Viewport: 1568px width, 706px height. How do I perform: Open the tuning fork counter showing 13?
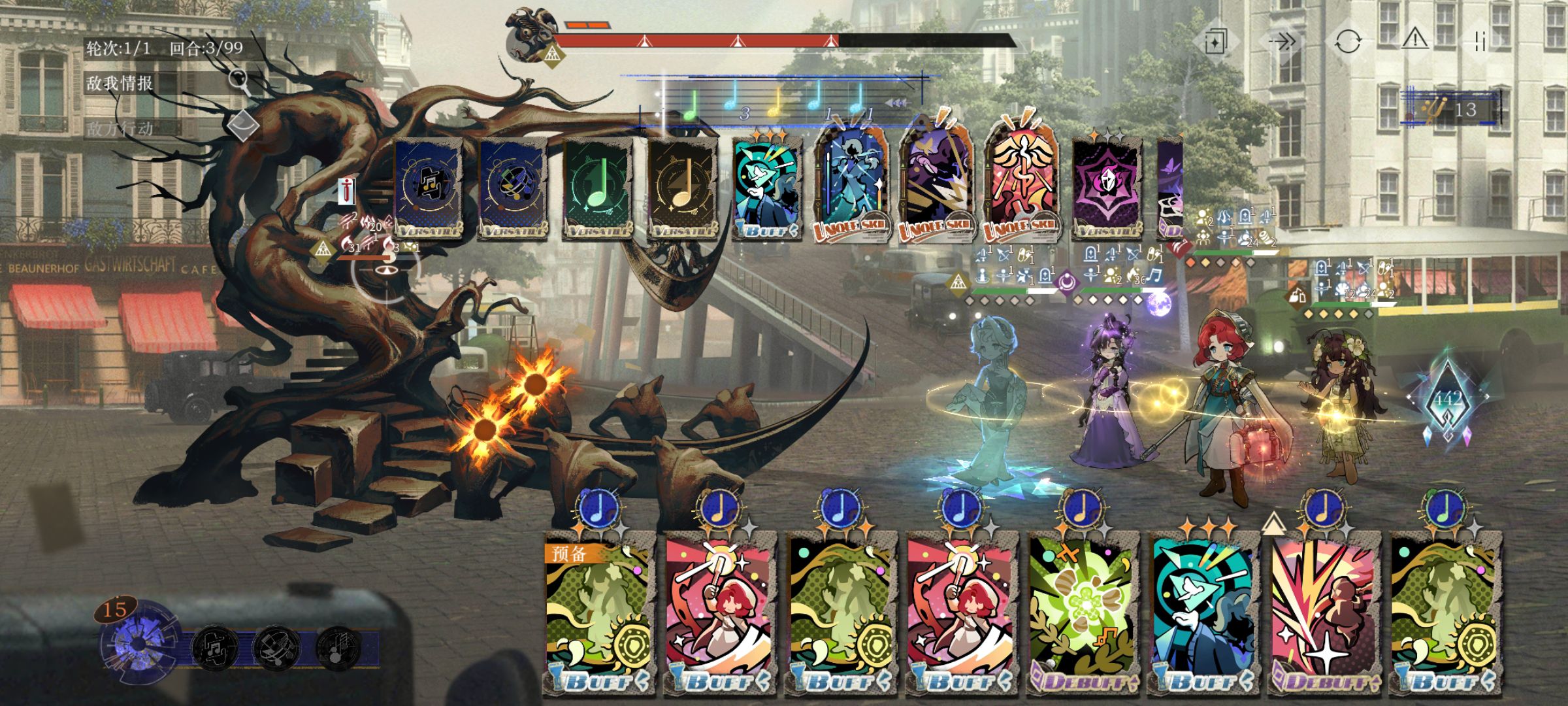click(x=1452, y=109)
